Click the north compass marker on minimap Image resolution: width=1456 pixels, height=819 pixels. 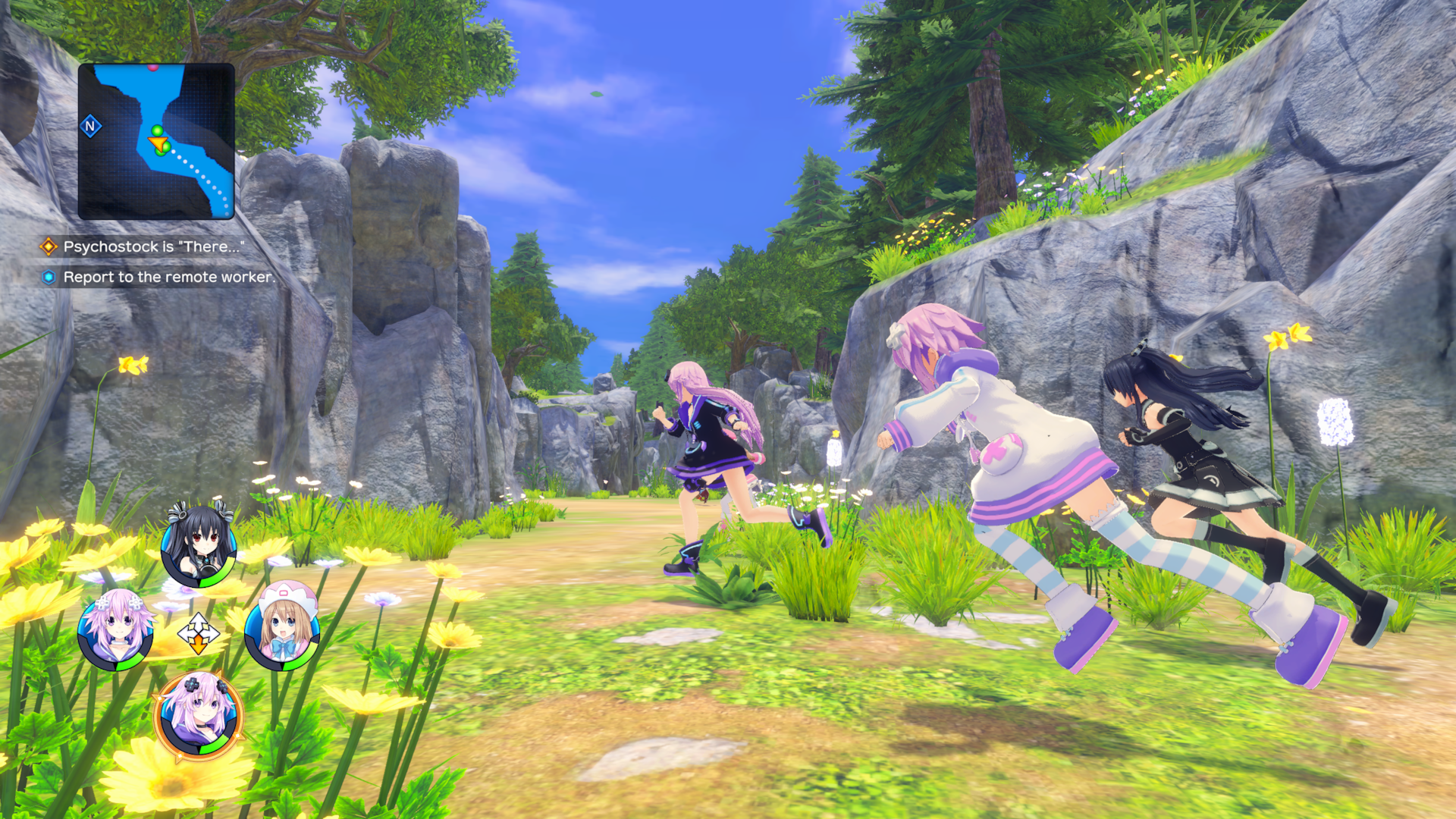click(x=91, y=126)
